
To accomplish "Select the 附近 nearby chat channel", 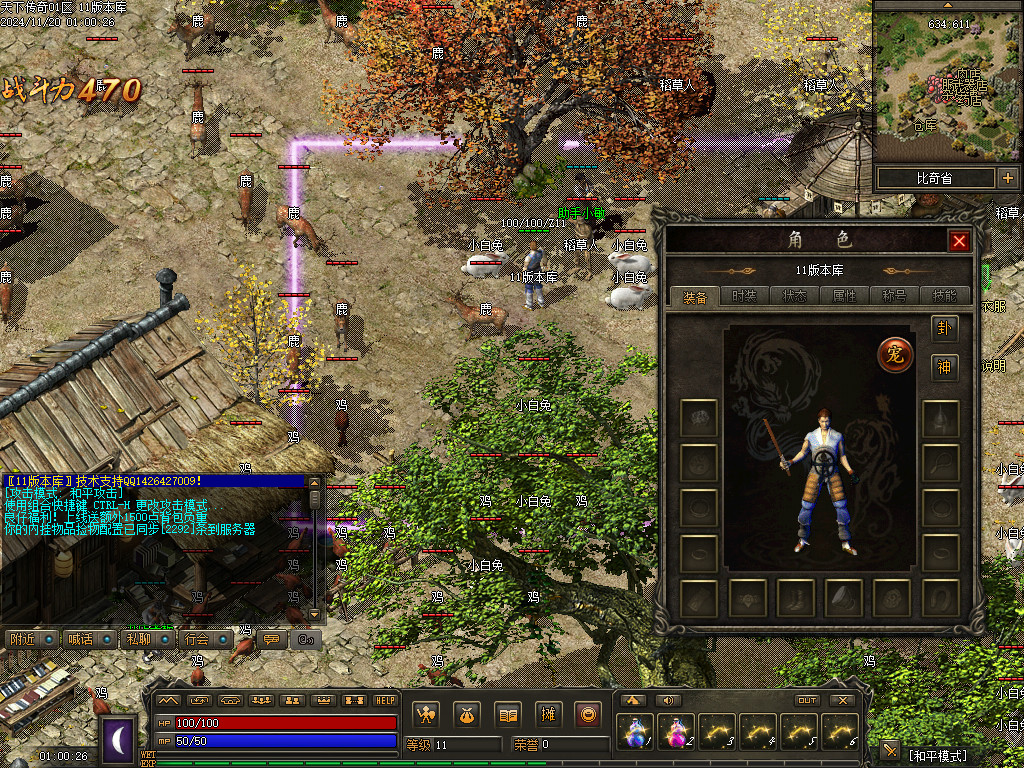I will [x=30, y=639].
